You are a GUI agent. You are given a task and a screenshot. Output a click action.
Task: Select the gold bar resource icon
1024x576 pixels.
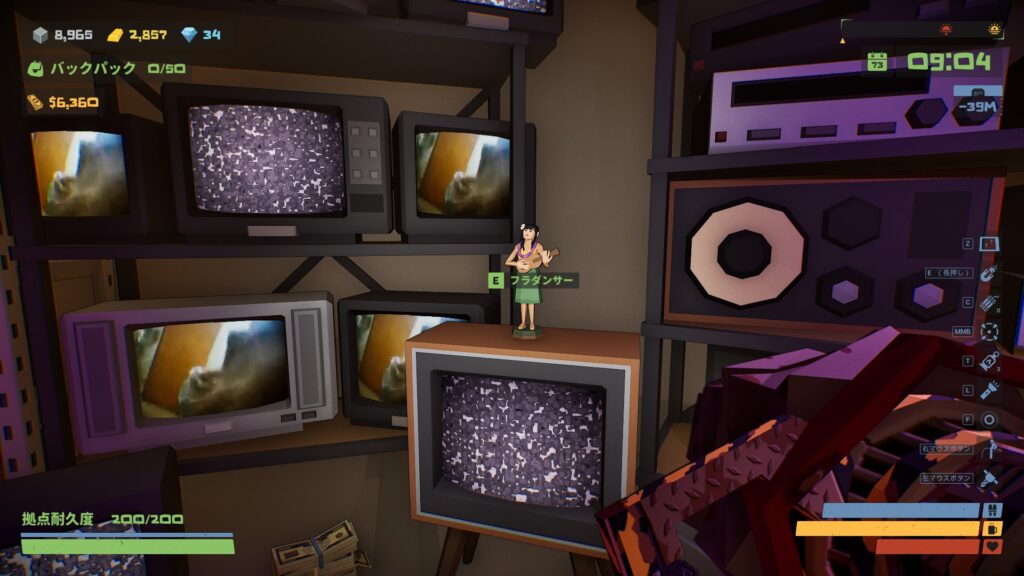[x=115, y=35]
